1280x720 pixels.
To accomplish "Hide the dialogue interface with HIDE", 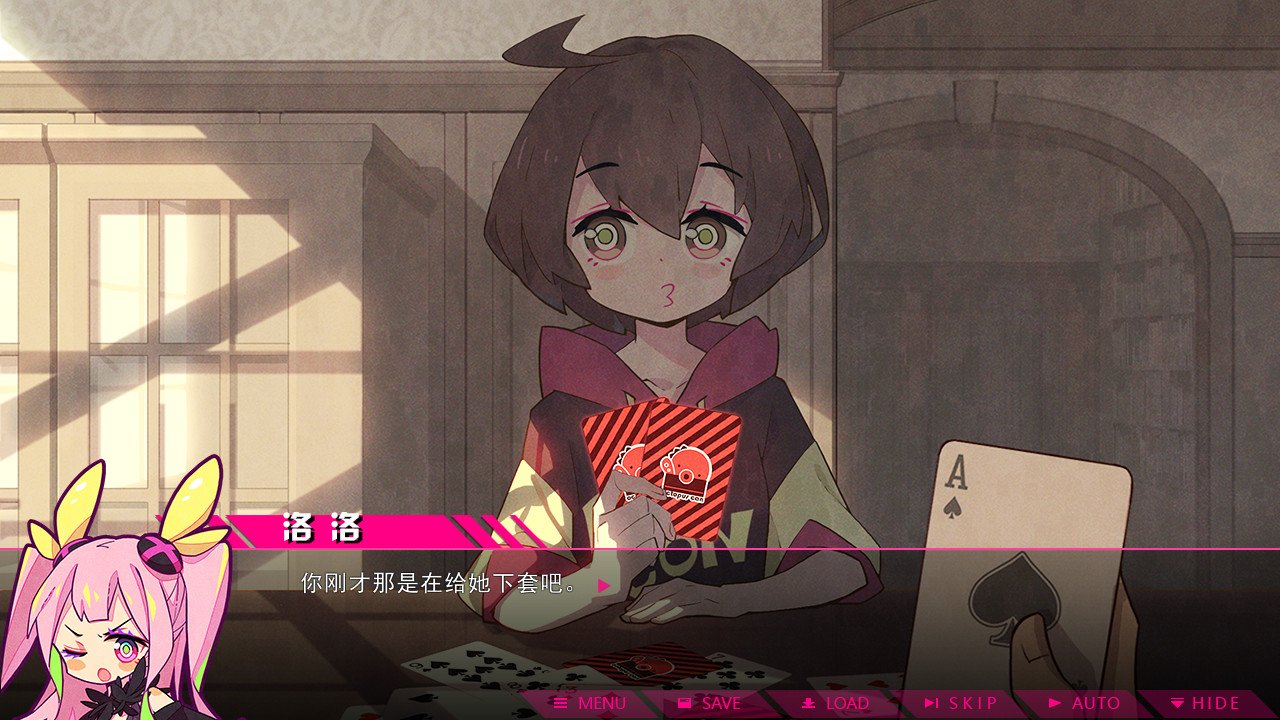I will [x=1205, y=703].
